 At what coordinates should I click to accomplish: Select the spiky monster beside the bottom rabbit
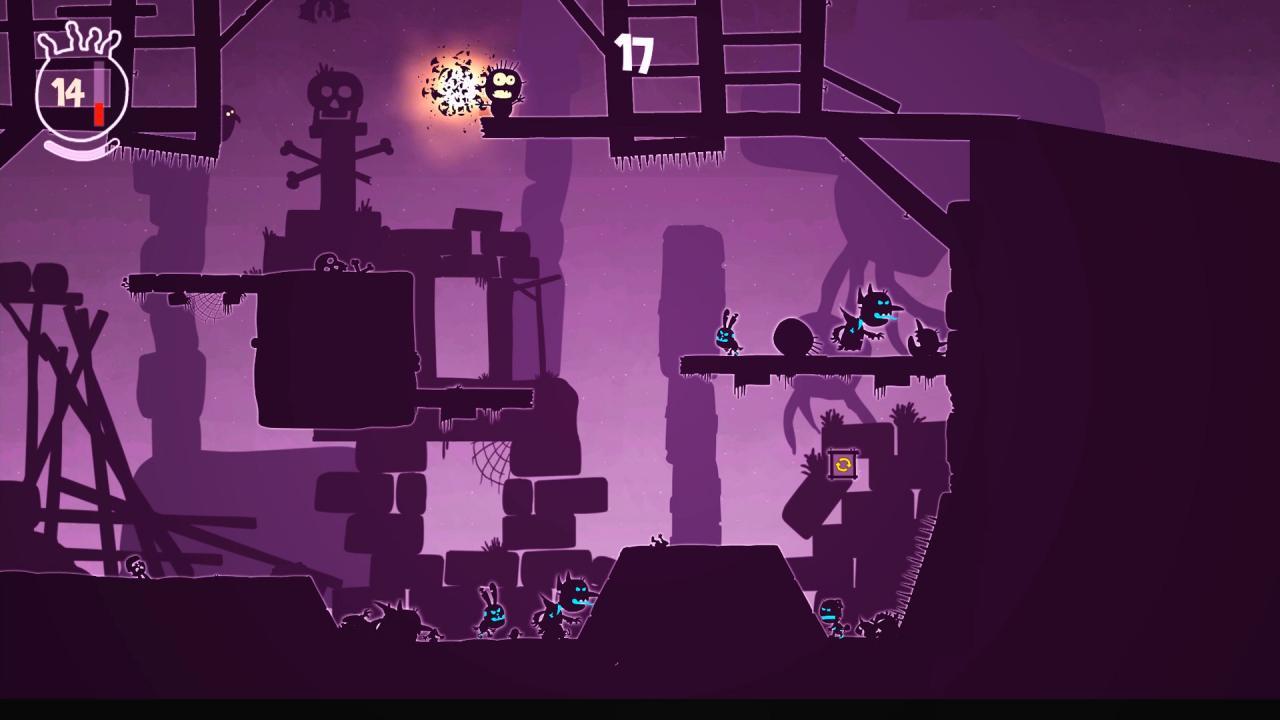[x=567, y=598]
